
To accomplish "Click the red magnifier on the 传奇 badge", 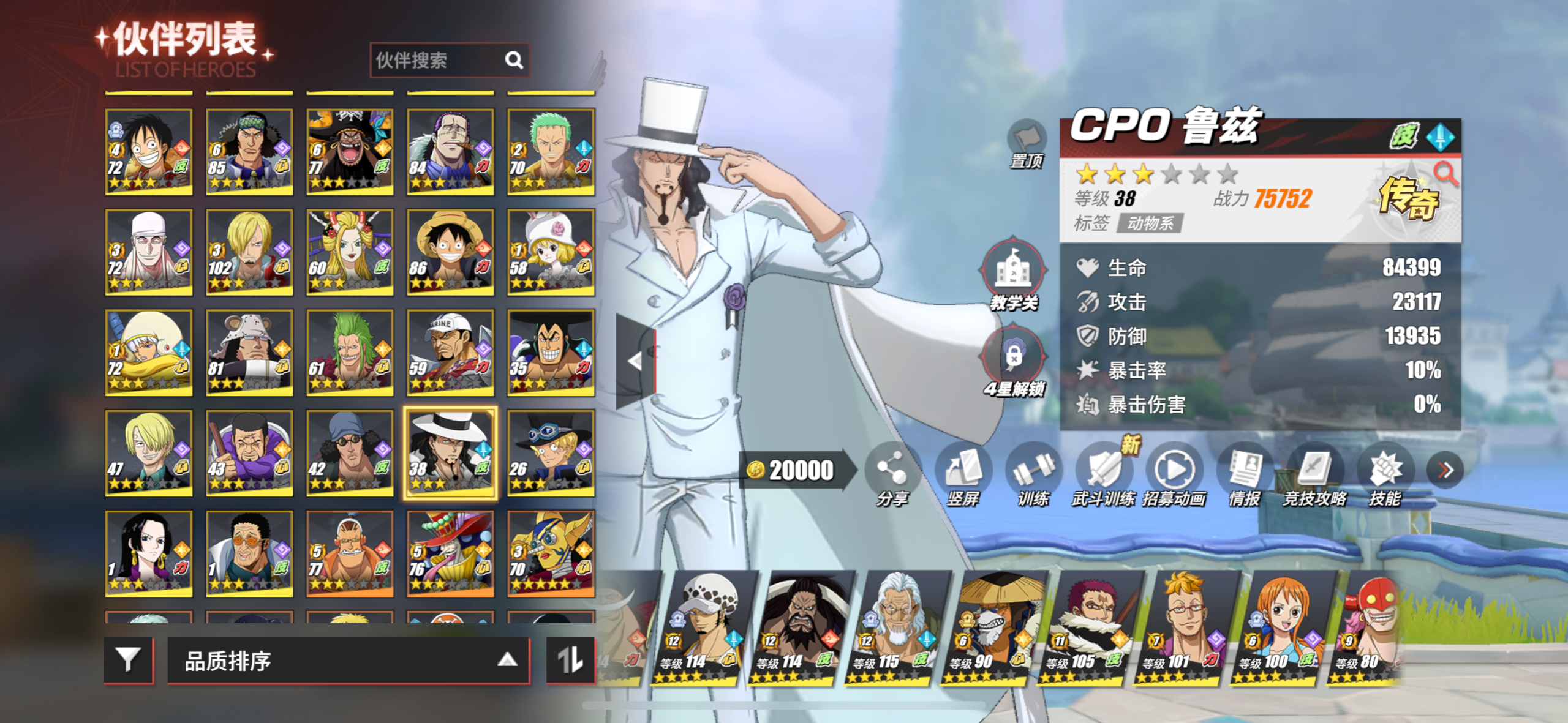I will pyautogui.click(x=1446, y=174).
